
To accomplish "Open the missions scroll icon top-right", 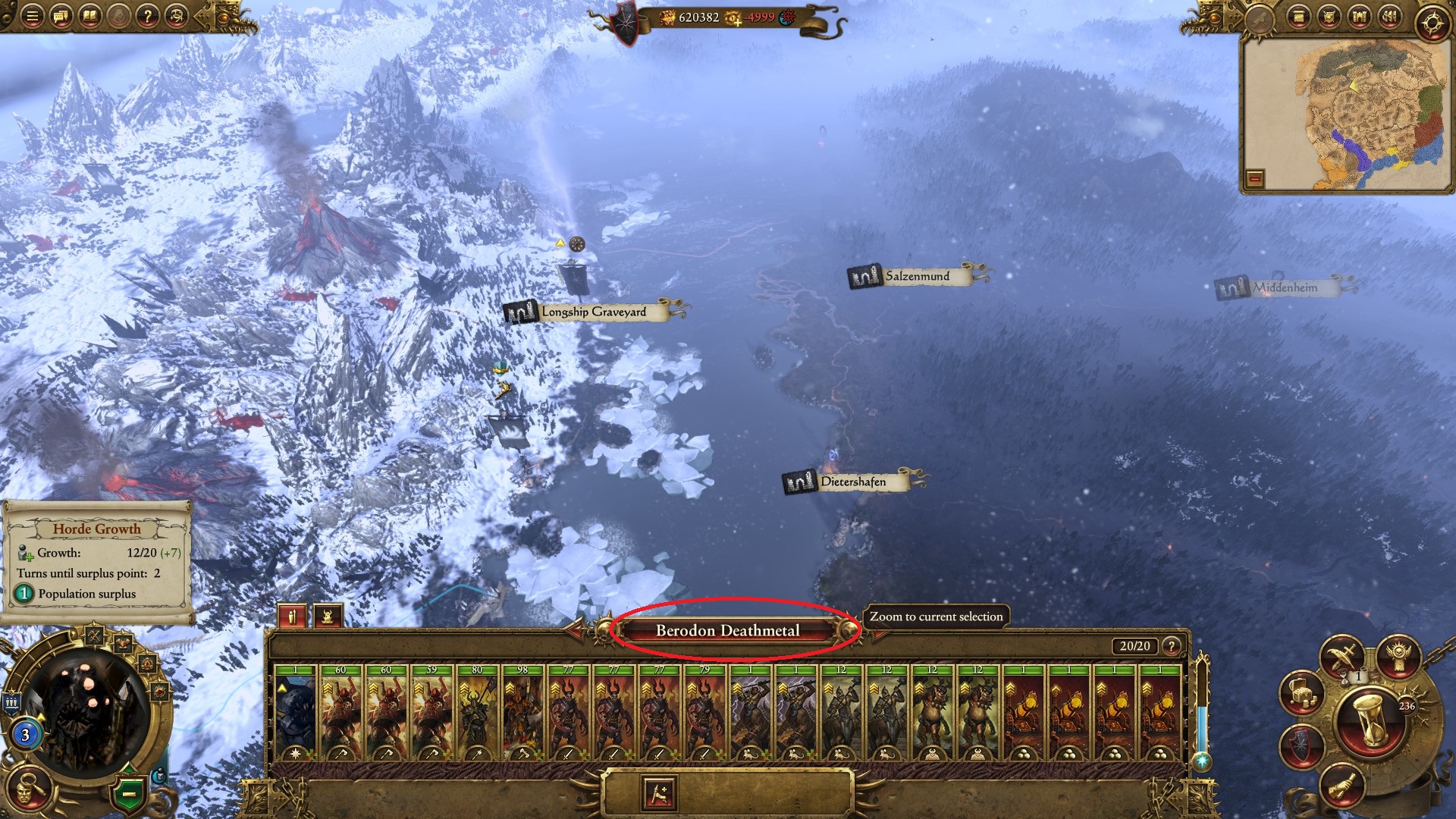I will 1299,16.
